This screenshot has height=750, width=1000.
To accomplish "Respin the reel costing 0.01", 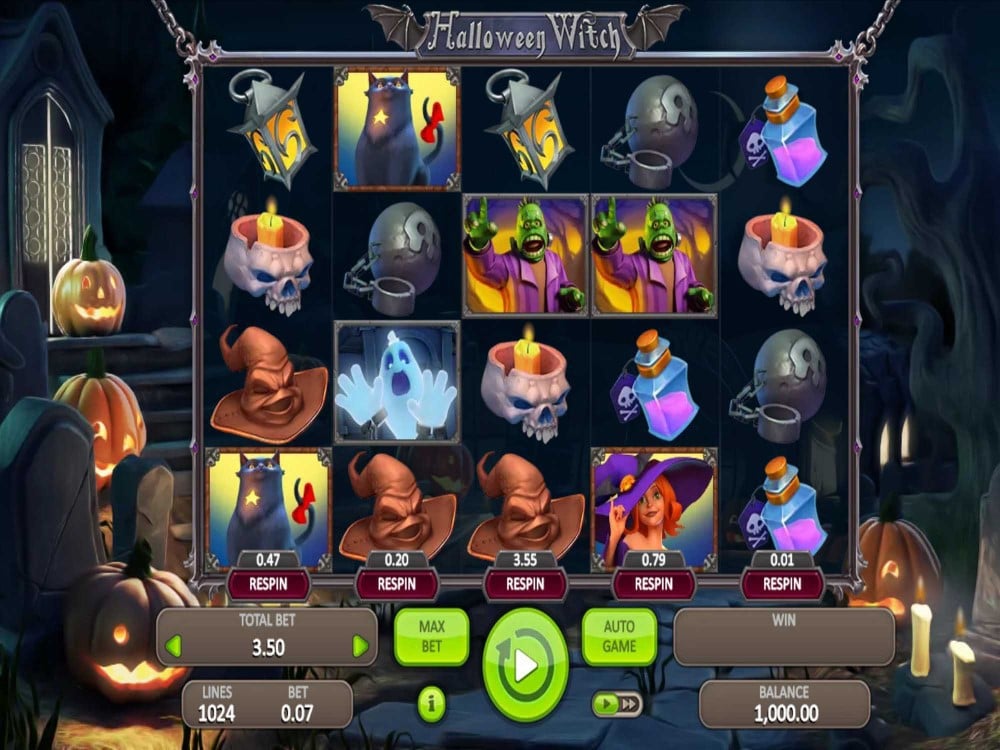I will [x=783, y=583].
